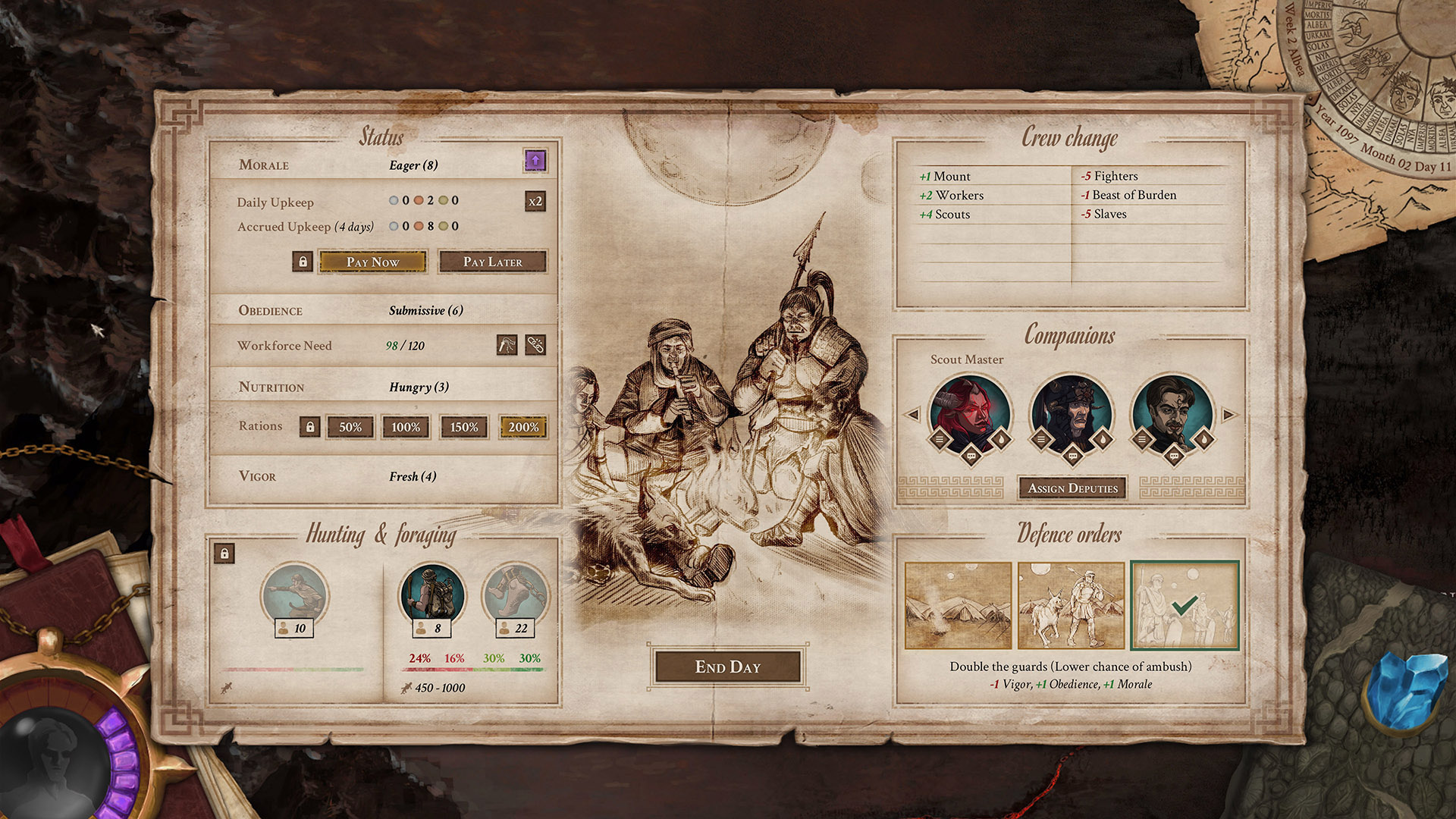Set rations to 100%

[406, 427]
